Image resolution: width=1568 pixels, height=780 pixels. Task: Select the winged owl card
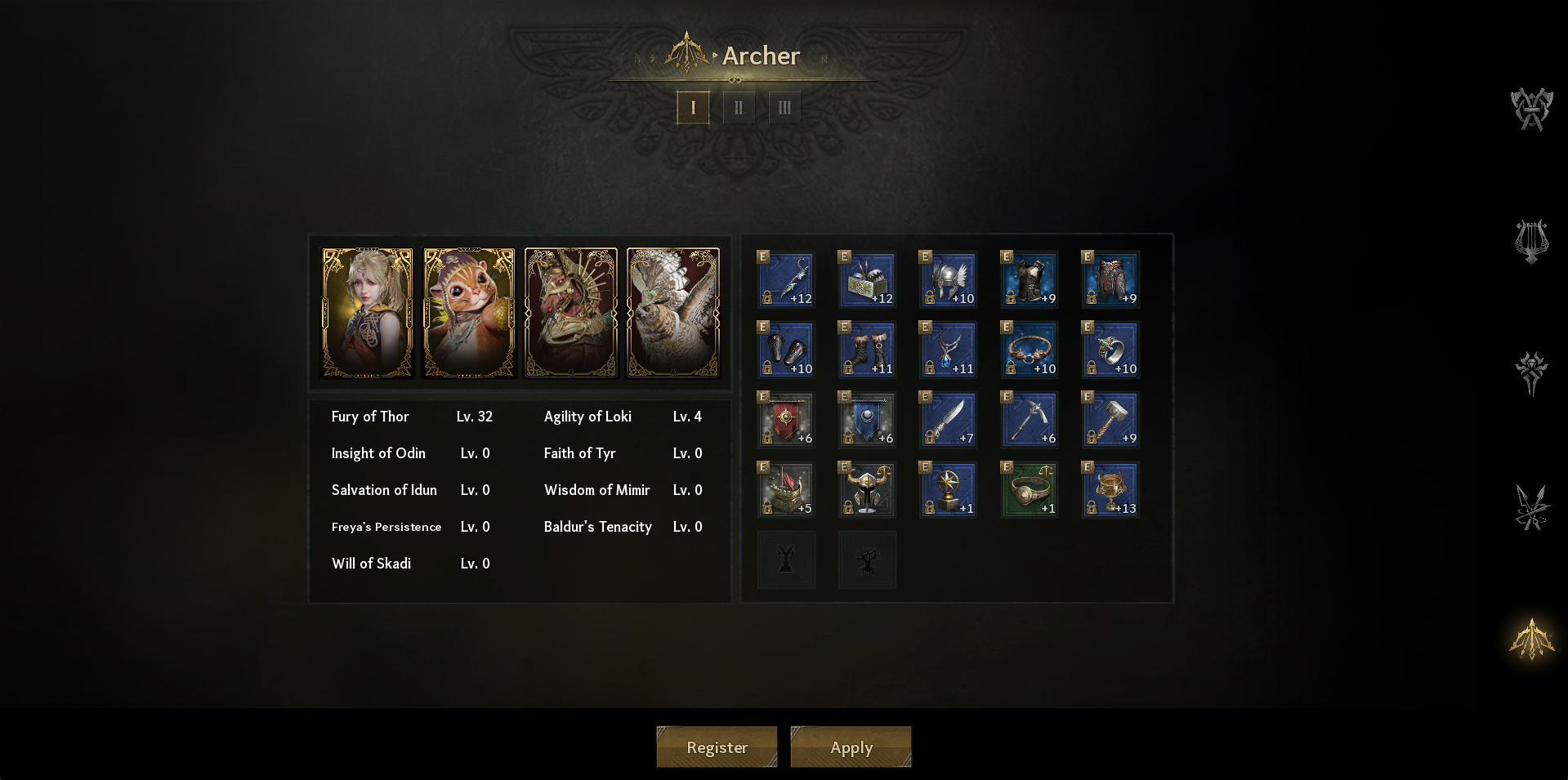[x=672, y=313]
